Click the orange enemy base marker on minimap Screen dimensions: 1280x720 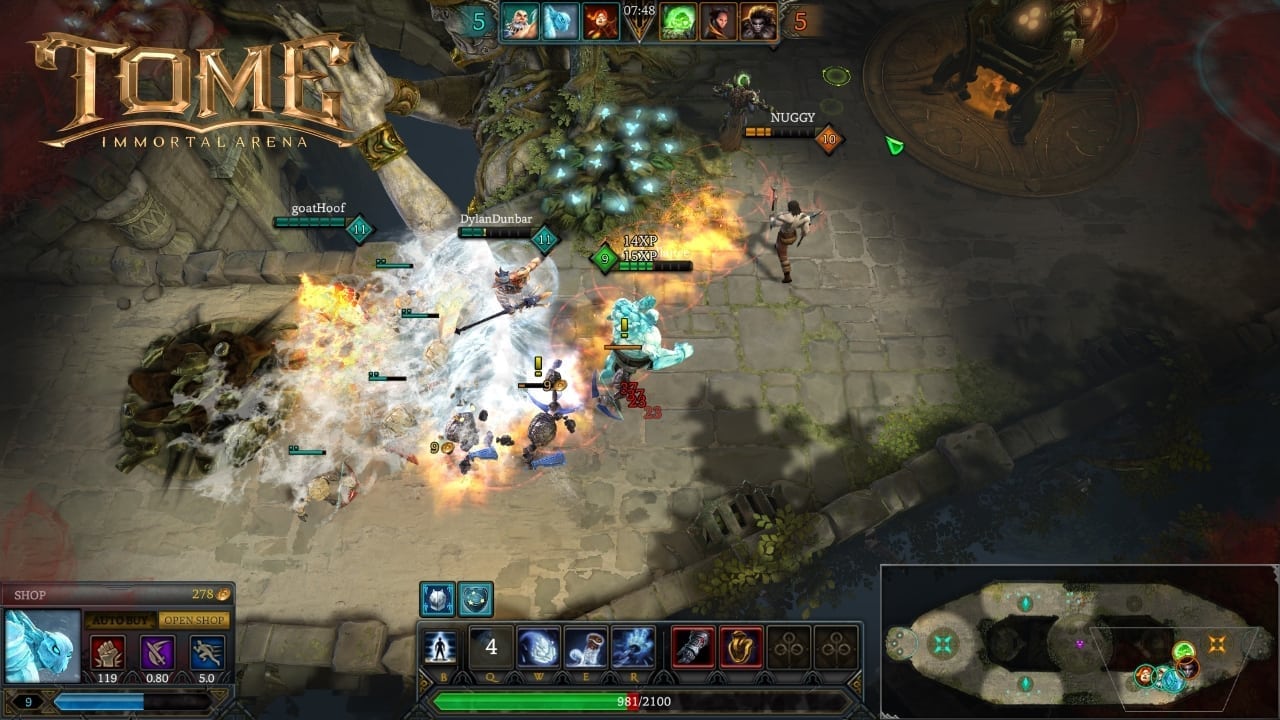pos(1217,644)
